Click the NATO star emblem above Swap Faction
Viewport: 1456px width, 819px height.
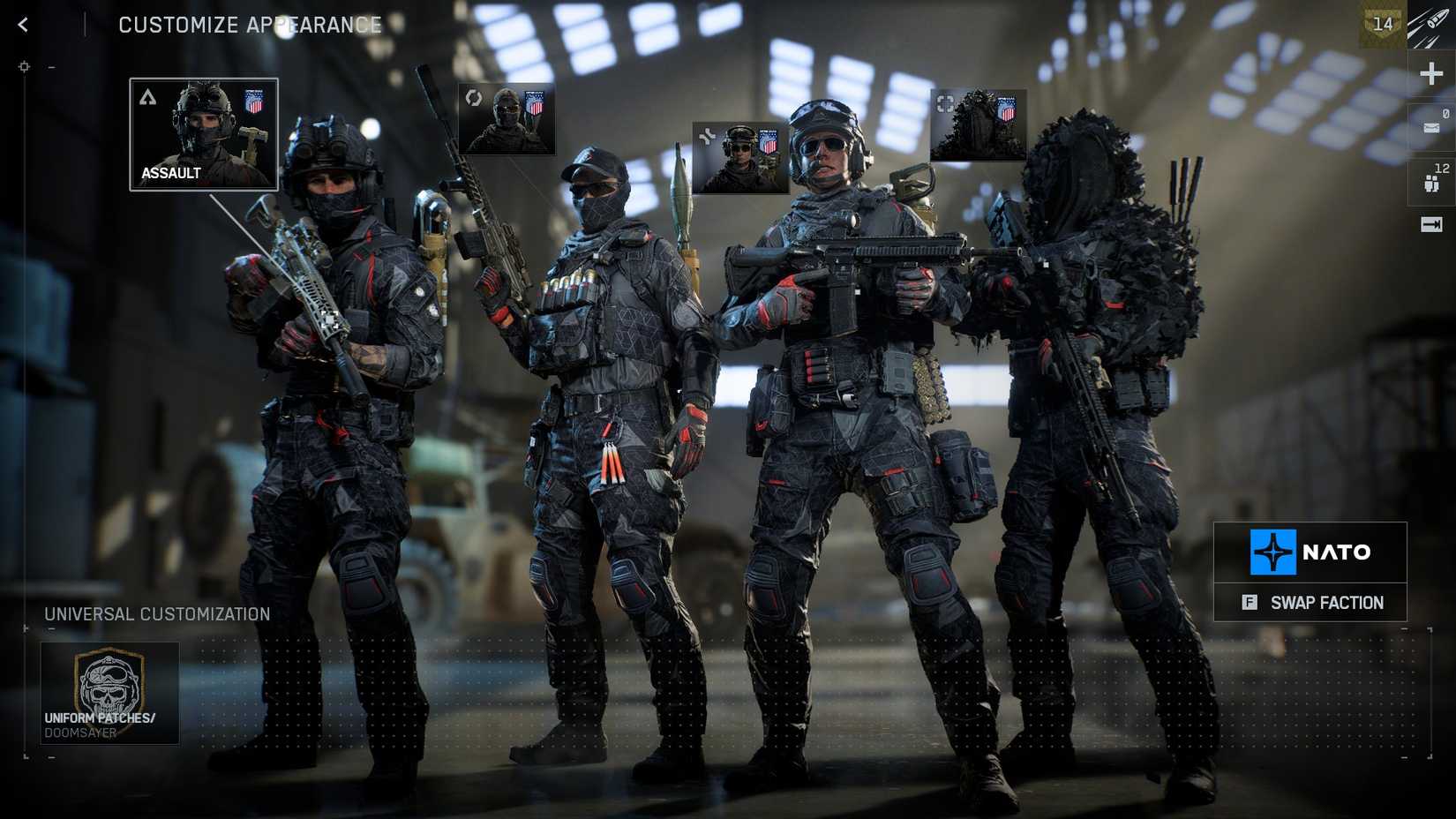click(1273, 552)
